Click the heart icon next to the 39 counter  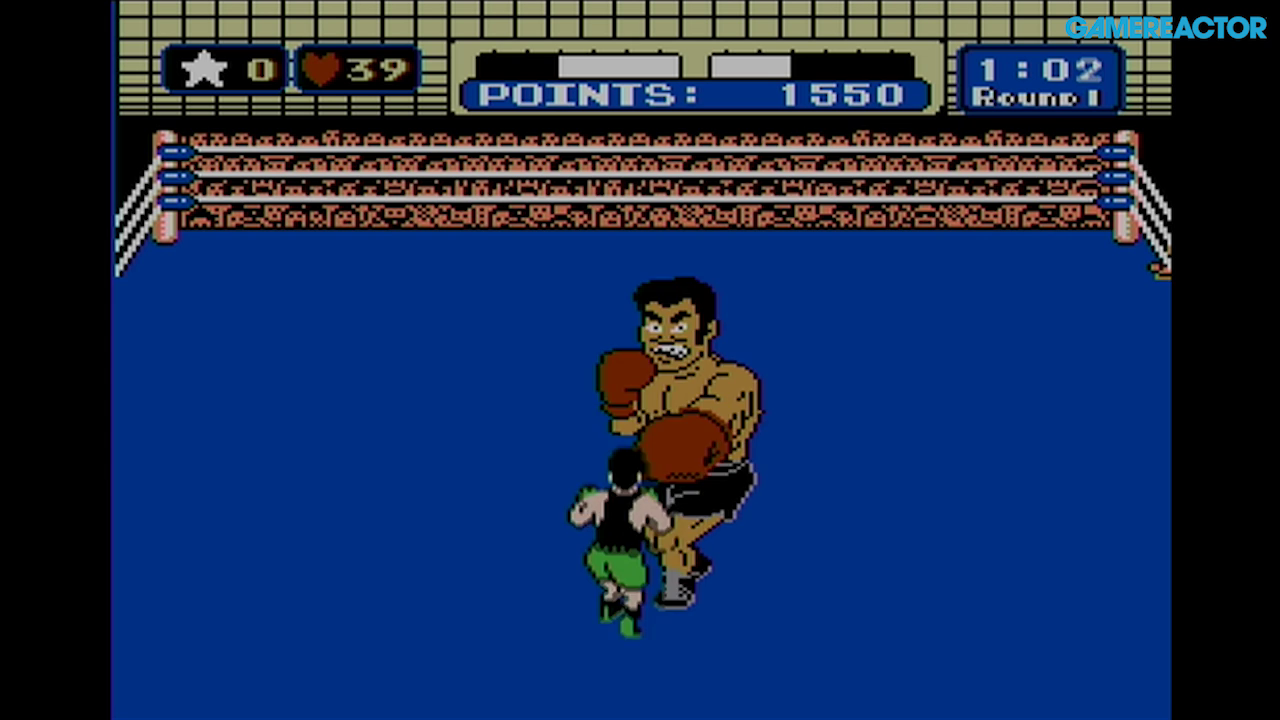pyautogui.click(x=322, y=67)
